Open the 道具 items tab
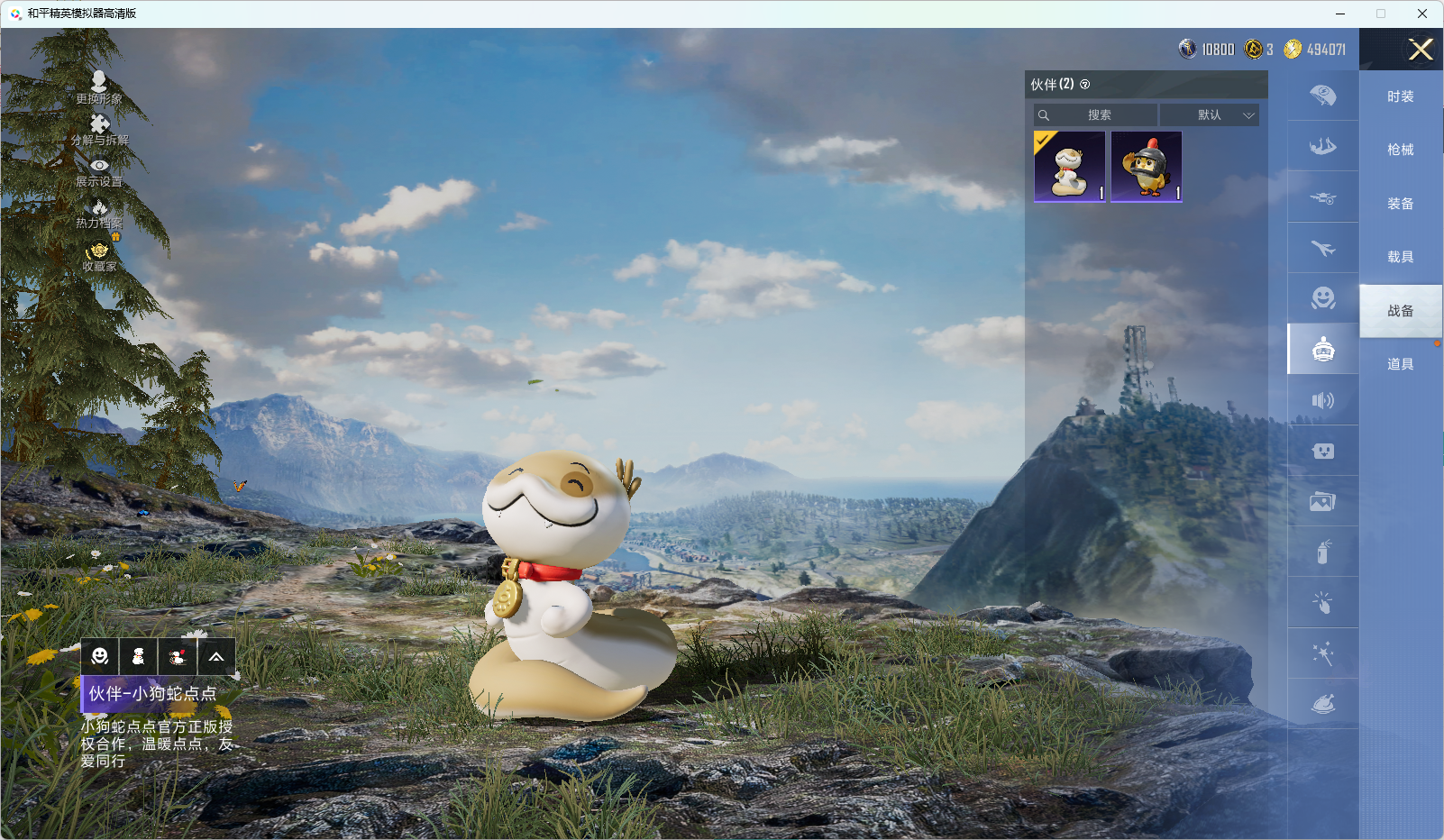This screenshot has width=1444, height=840. coord(1400,364)
